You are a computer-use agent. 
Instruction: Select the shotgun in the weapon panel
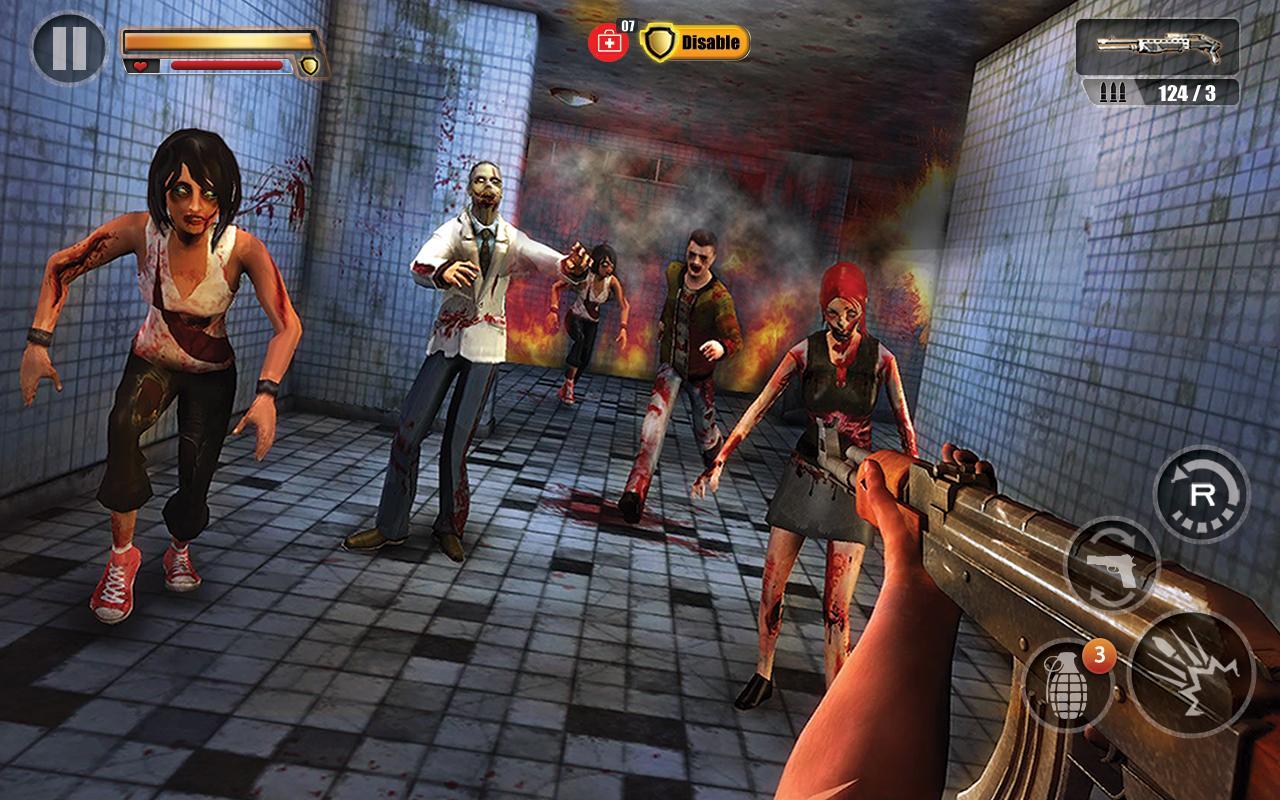(x=1158, y=45)
